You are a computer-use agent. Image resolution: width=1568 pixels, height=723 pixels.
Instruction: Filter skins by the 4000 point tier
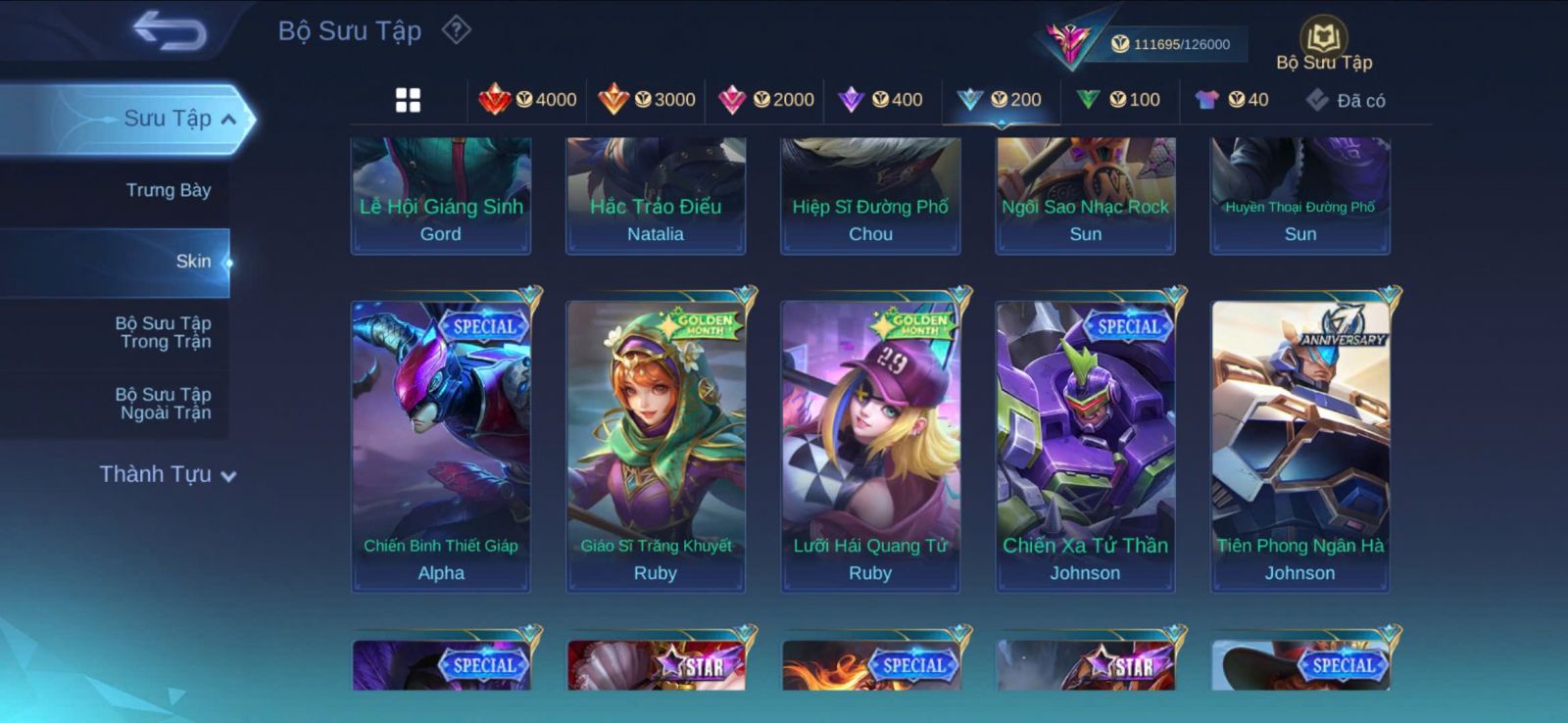pos(527,100)
